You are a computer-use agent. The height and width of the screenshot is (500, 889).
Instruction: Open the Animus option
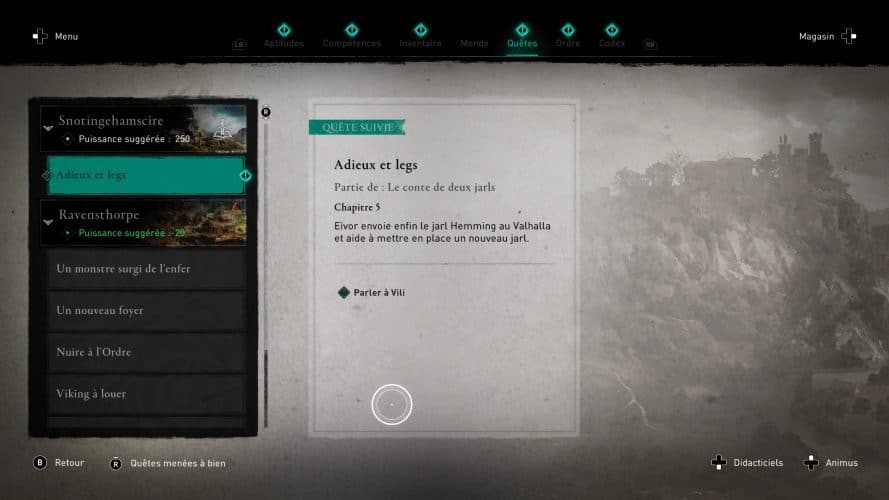coord(832,463)
